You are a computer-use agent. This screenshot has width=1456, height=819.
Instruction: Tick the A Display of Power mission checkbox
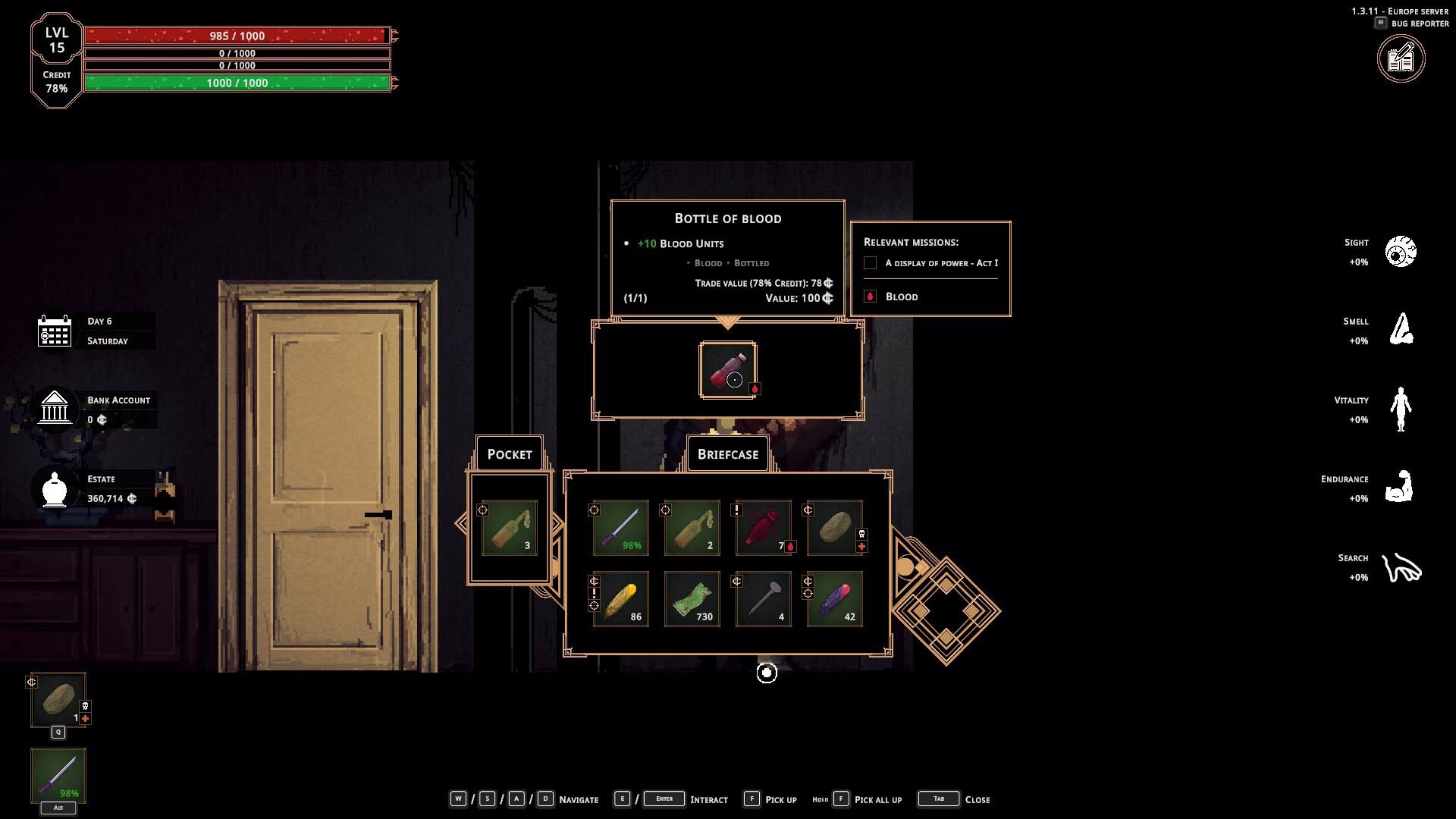[871, 263]
